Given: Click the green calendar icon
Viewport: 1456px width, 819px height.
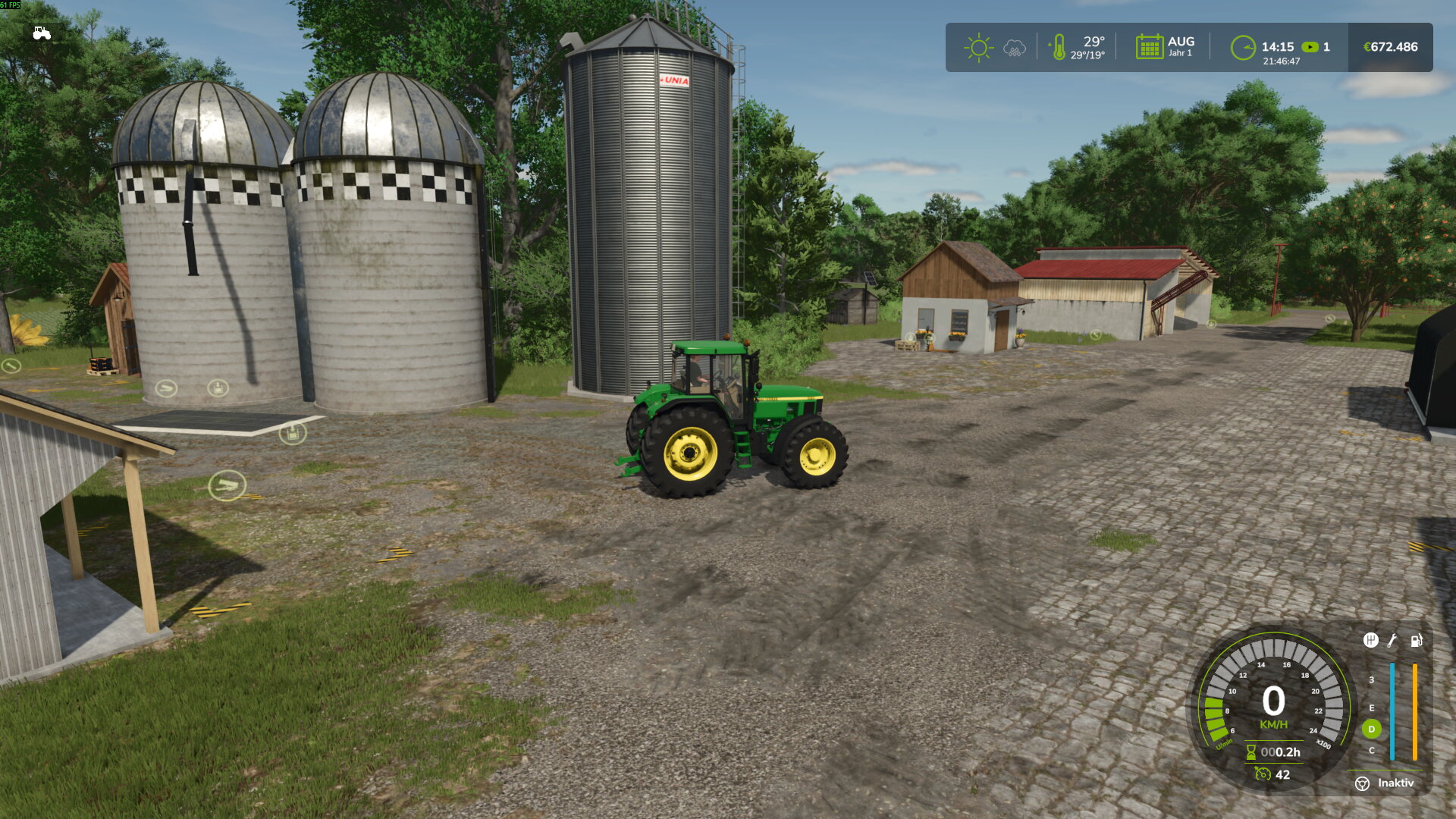Looking at the screenshot, I should tap(1149, 47).
